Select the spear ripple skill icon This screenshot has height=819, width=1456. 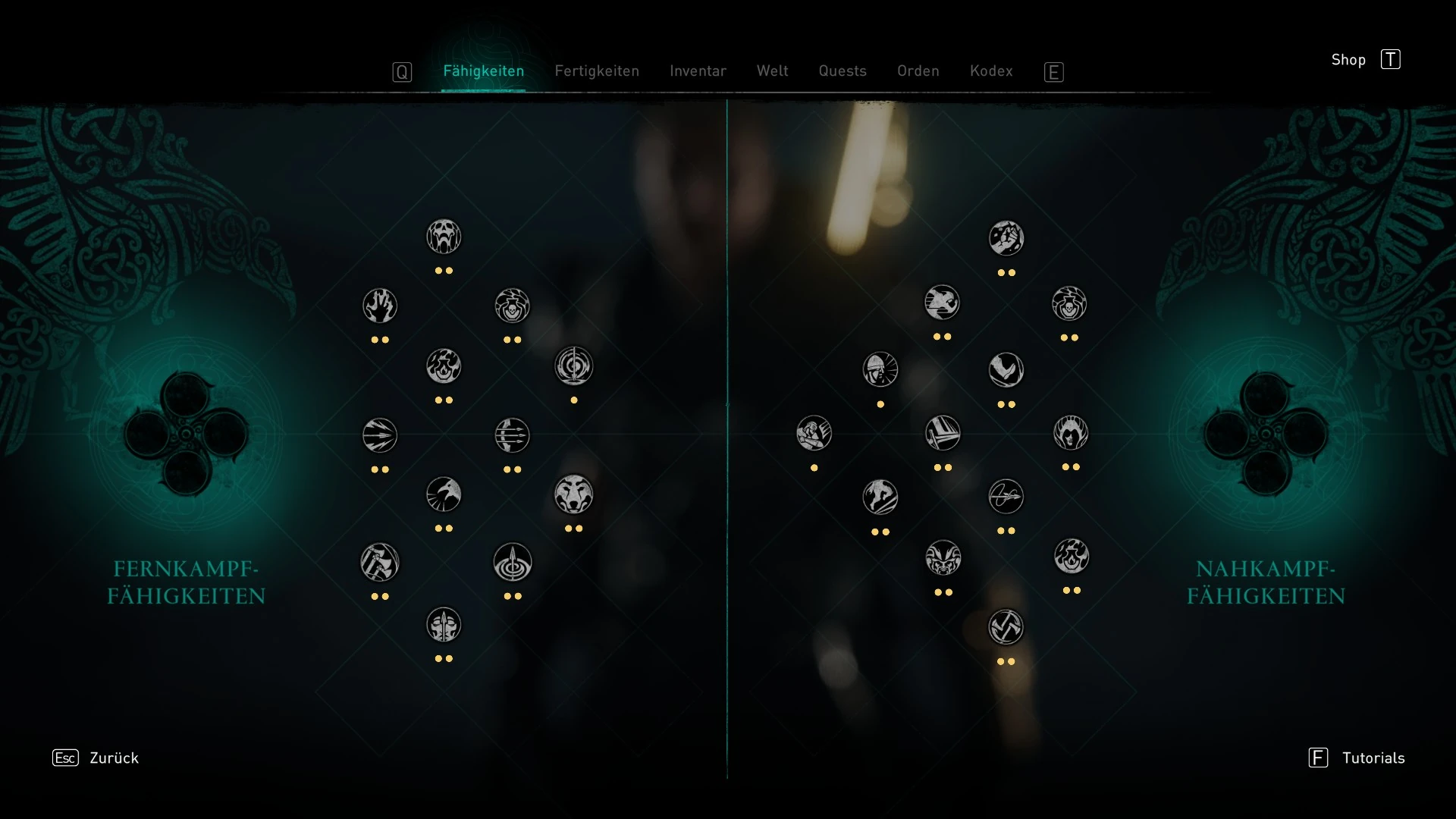click(x=513, y=562)
